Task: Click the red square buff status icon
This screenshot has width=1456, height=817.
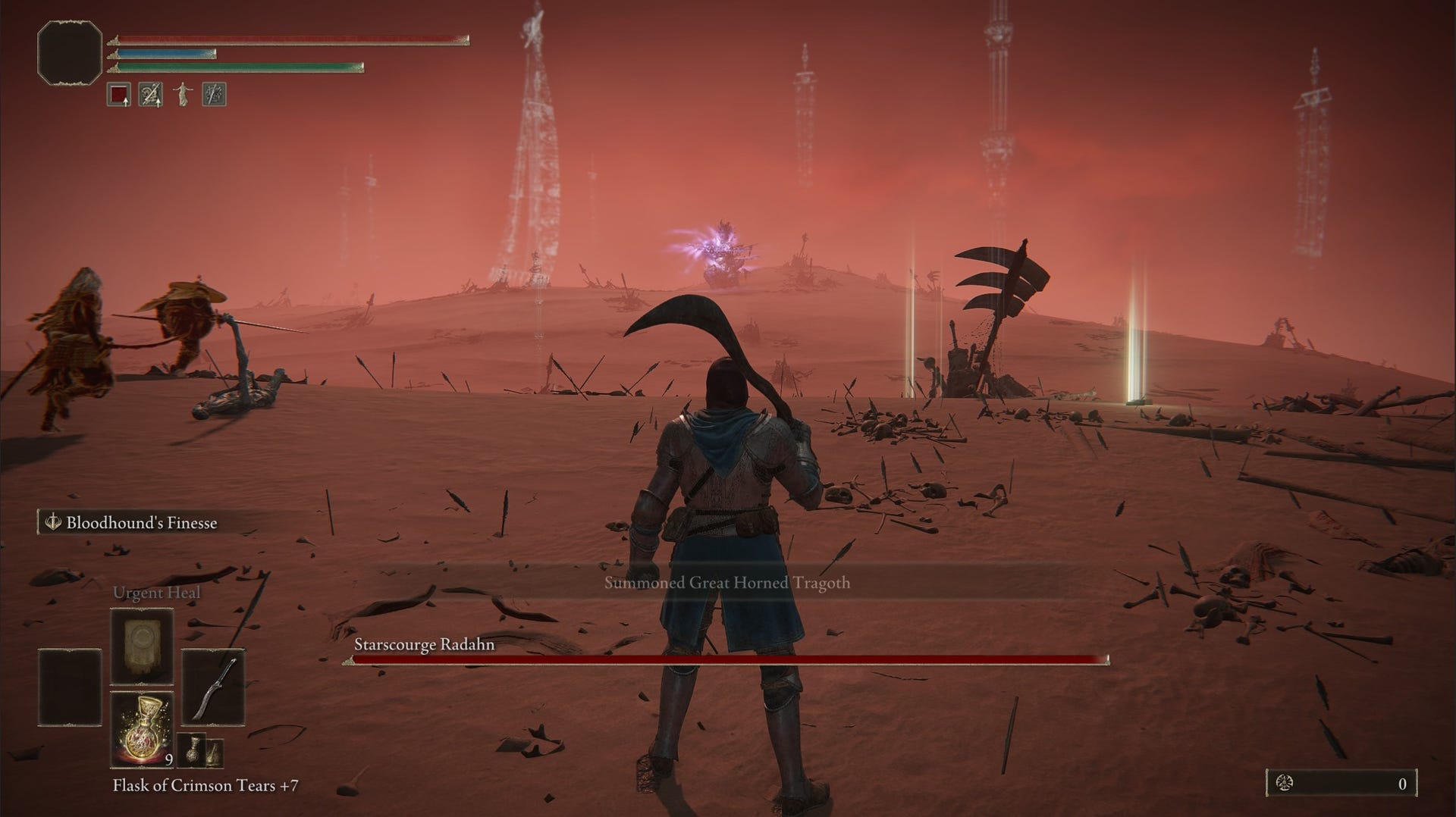Action: [x=119, y=95]
